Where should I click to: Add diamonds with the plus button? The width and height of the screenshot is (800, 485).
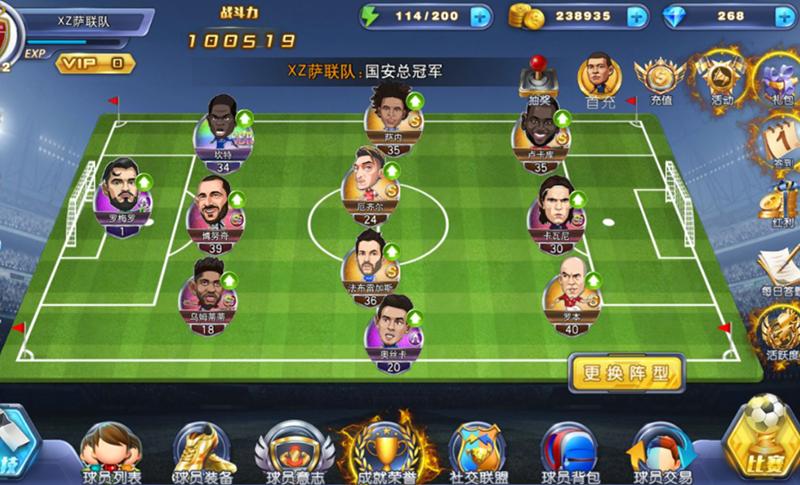pyautogui.click(x=782, y=16)
